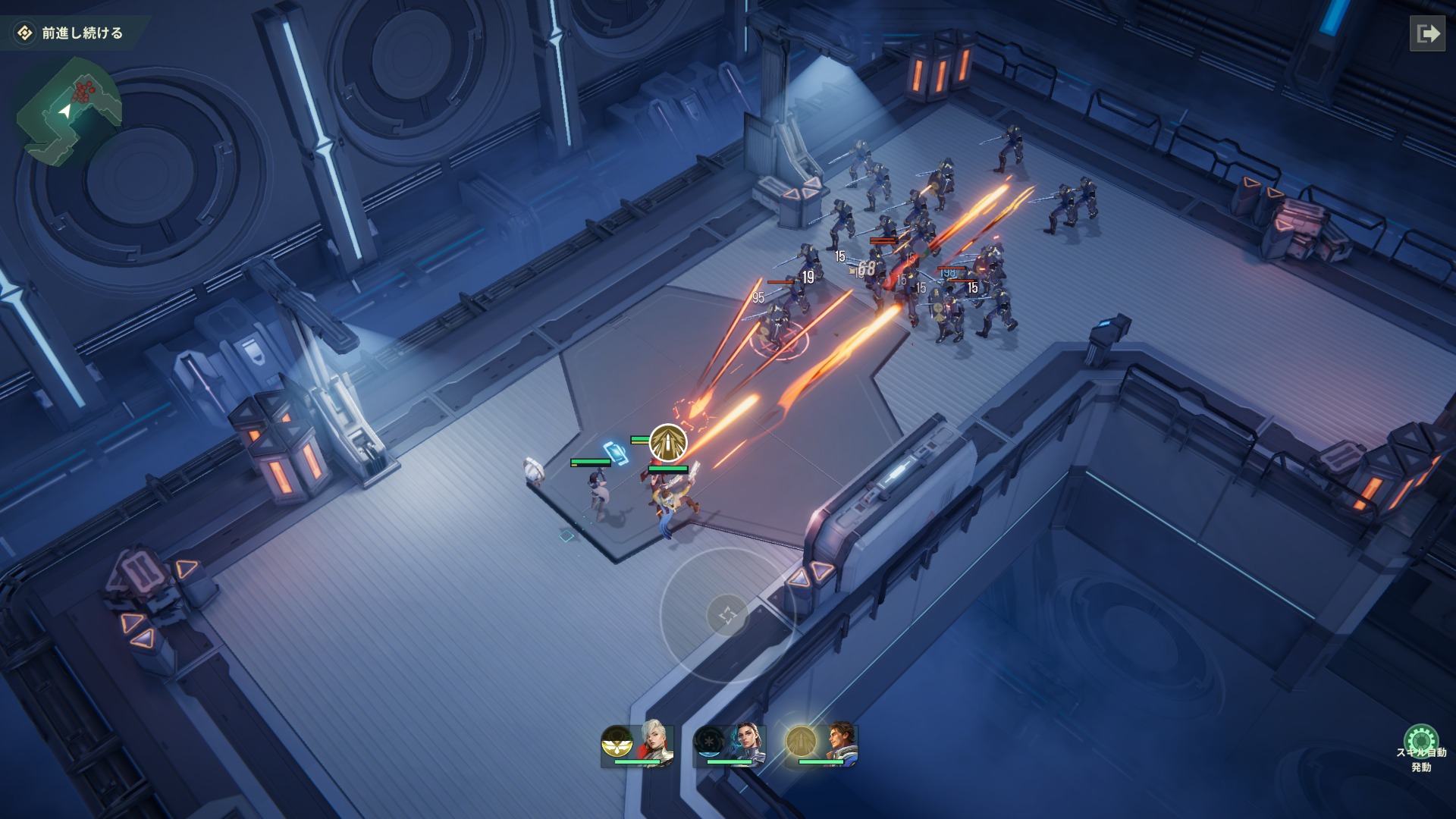The image size is (1456, 819).
Task: Activate the dark-haired woman's snowflake skill
Action: [710, 741]
